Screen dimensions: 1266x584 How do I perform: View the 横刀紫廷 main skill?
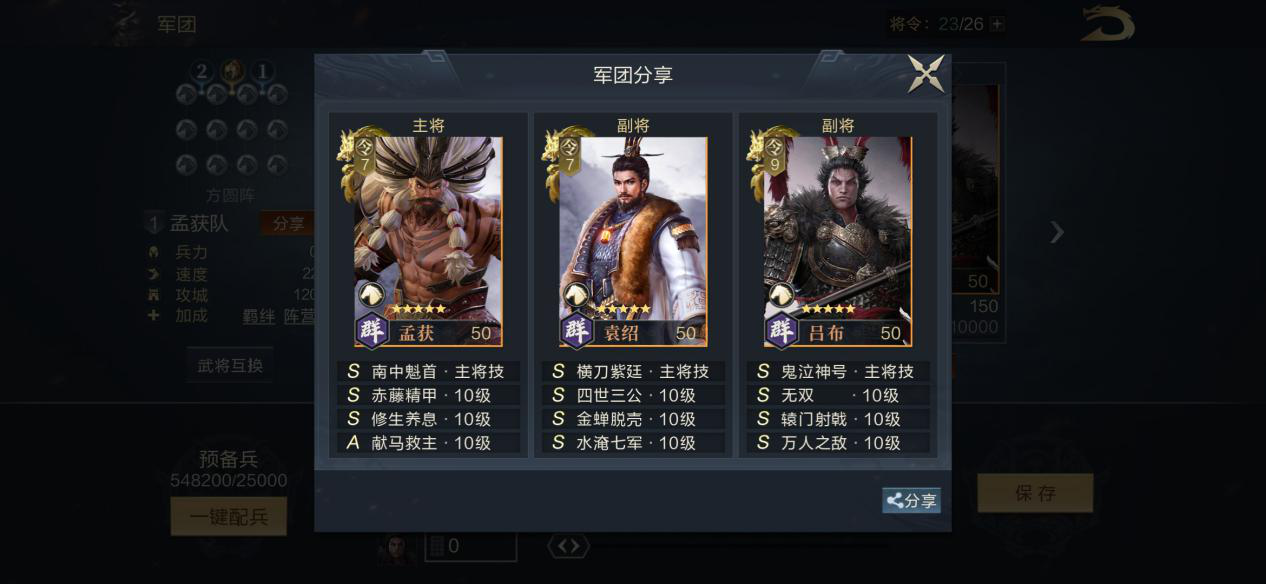(x=632, y=371)
